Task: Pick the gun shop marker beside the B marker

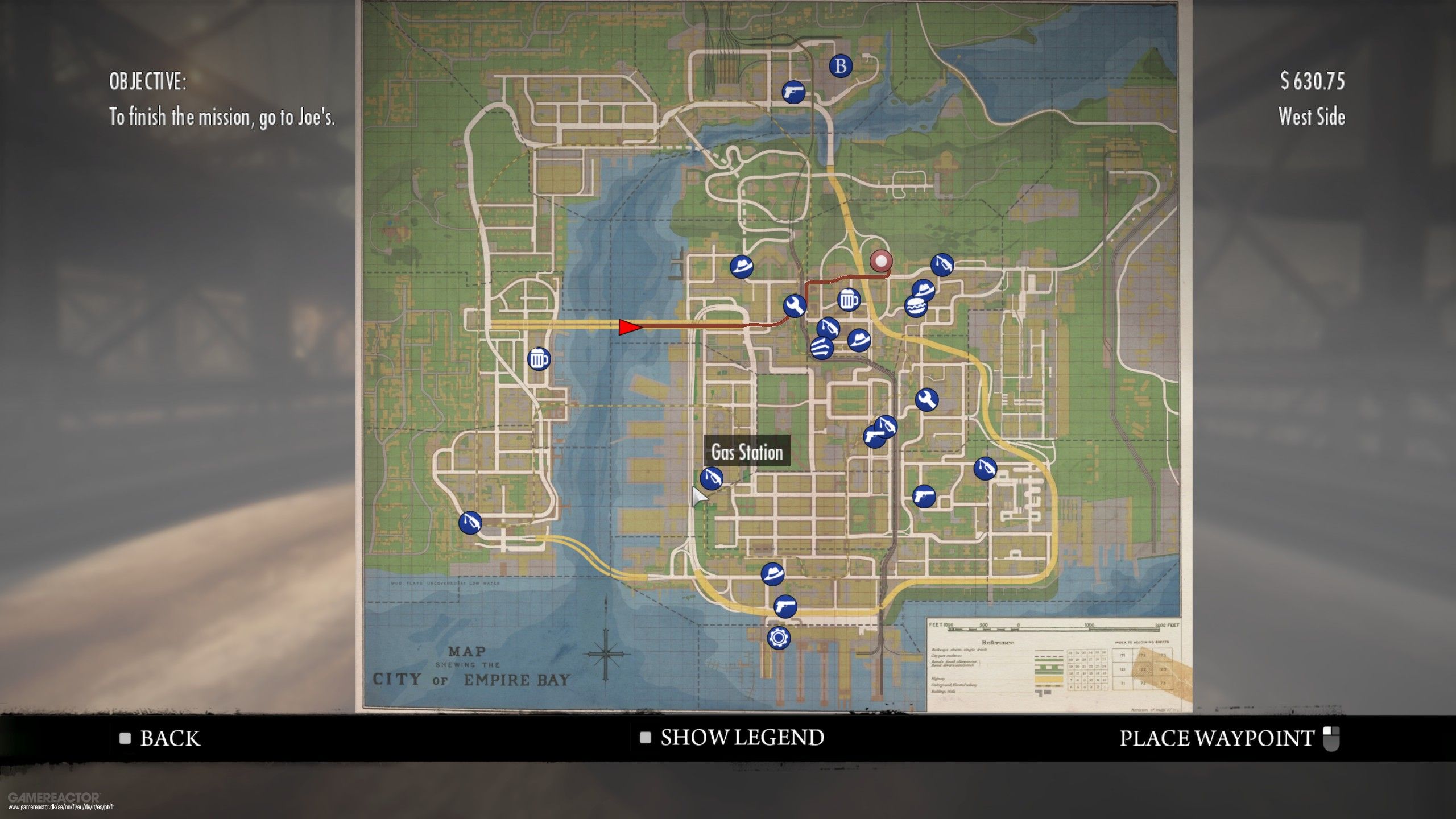Action: [793, 92]
